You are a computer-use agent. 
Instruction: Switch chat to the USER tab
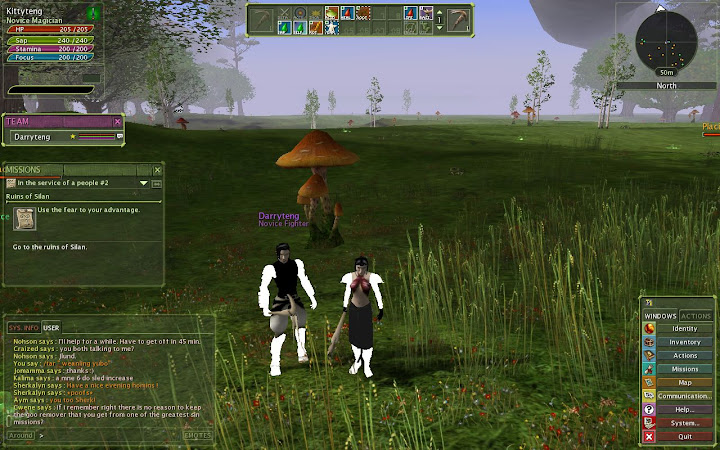[51, 327]
